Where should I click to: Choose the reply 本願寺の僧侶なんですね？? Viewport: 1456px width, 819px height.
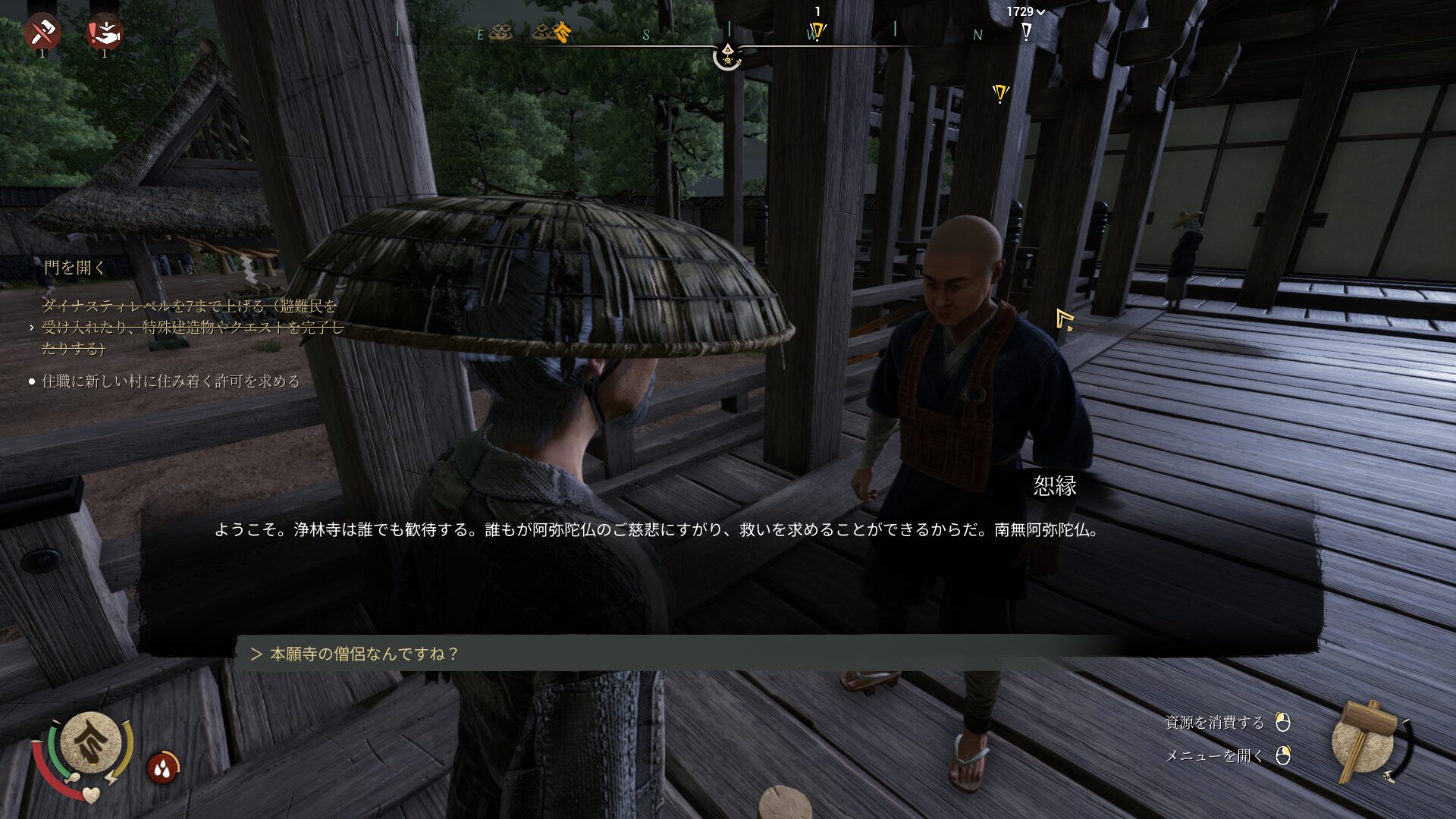click(364, 654)
